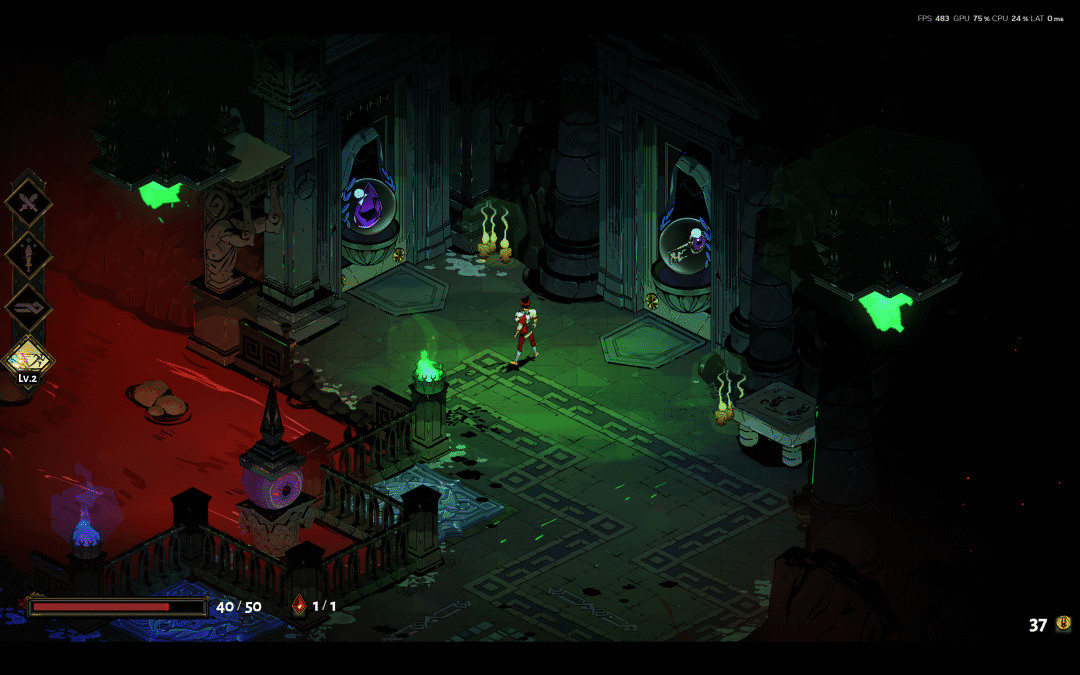This screenshot has height=675, width=1080.
Task: Select the crossed swords Attack boon slot
Action: pos(29,204)
